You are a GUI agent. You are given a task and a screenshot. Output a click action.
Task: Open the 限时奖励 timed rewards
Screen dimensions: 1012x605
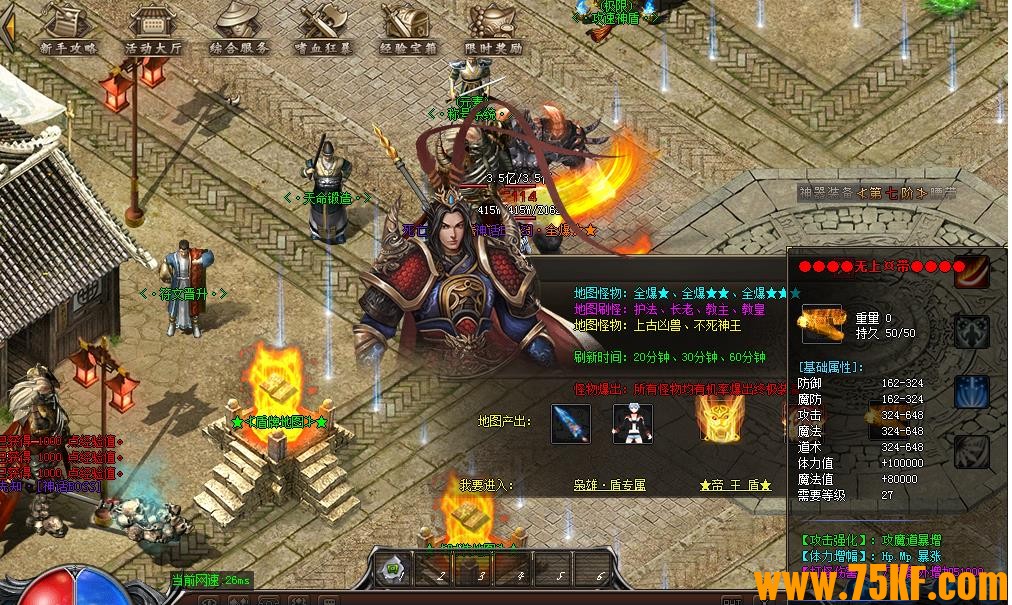point(493,29)
